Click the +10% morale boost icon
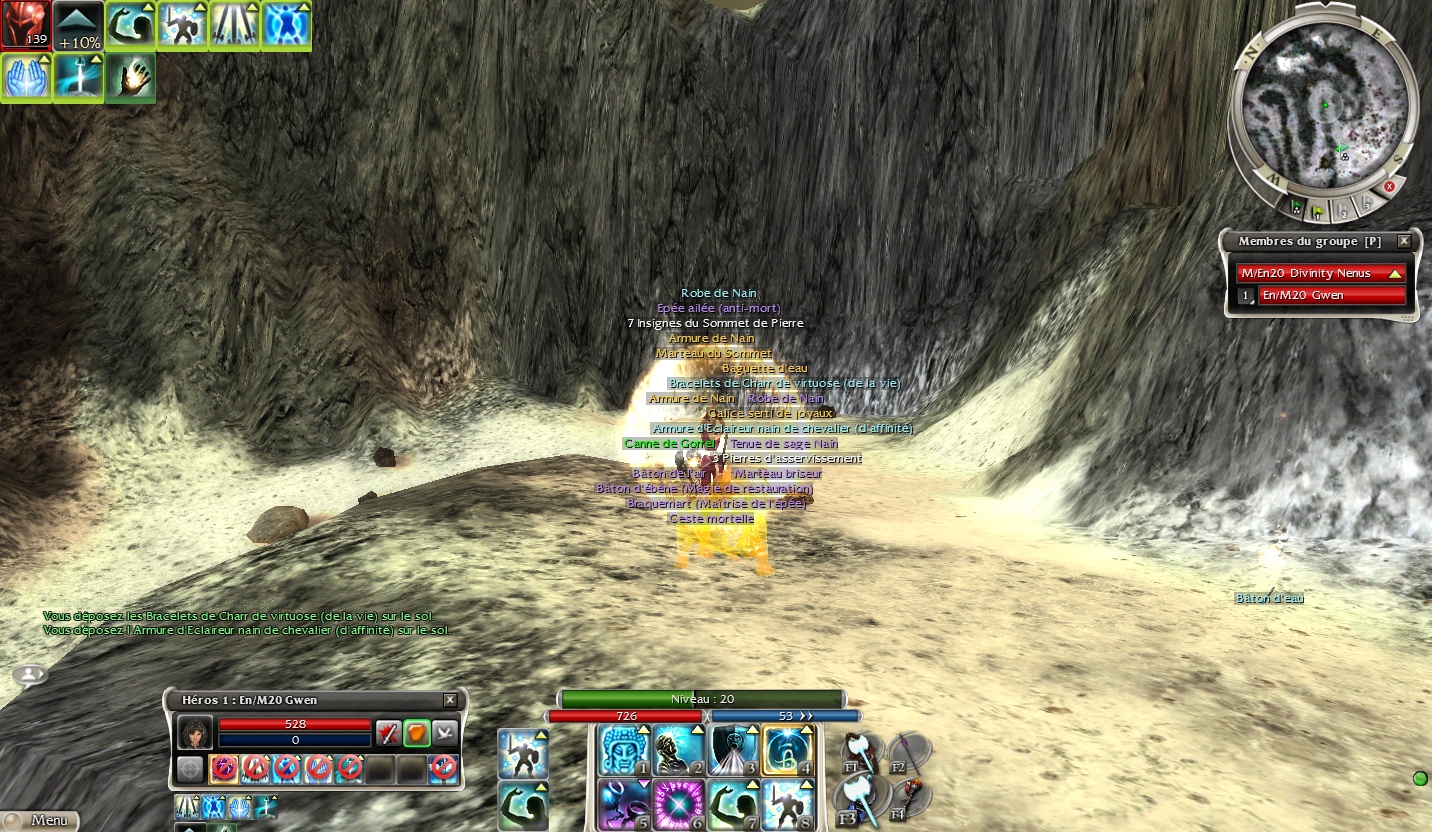 tap(78, 25)
